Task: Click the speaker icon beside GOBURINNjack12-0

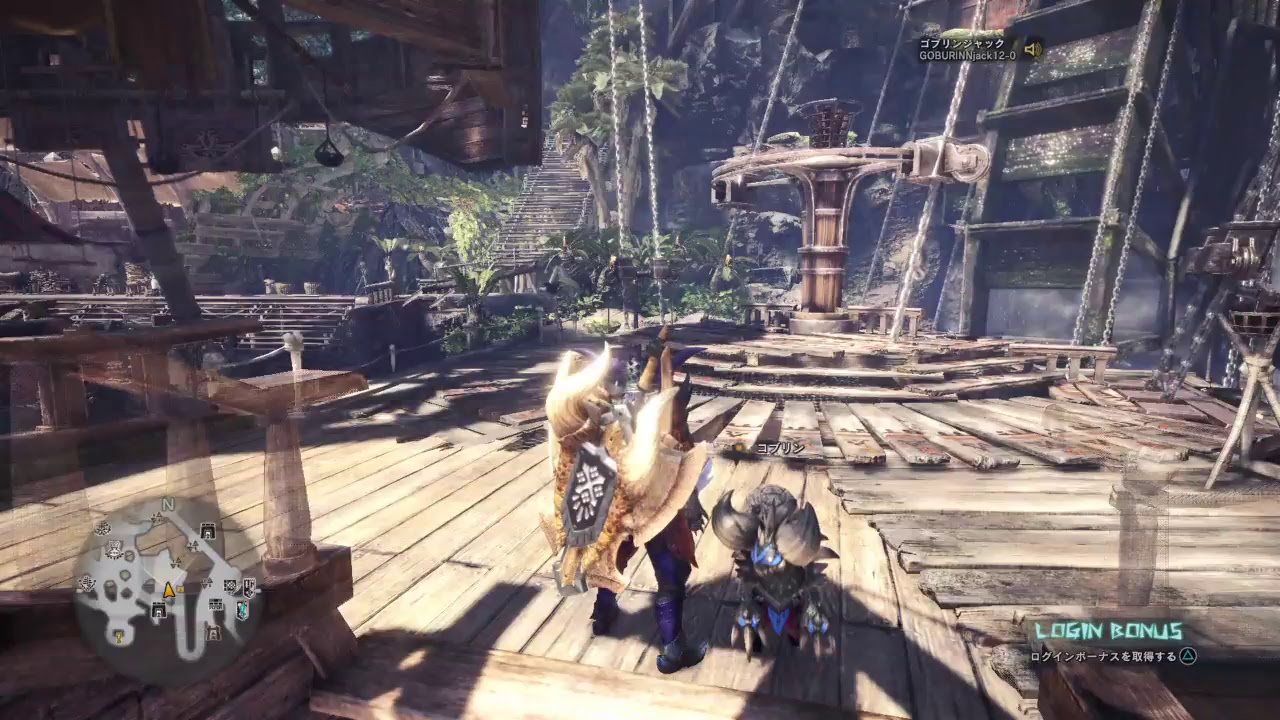Action: [1033, 48]
